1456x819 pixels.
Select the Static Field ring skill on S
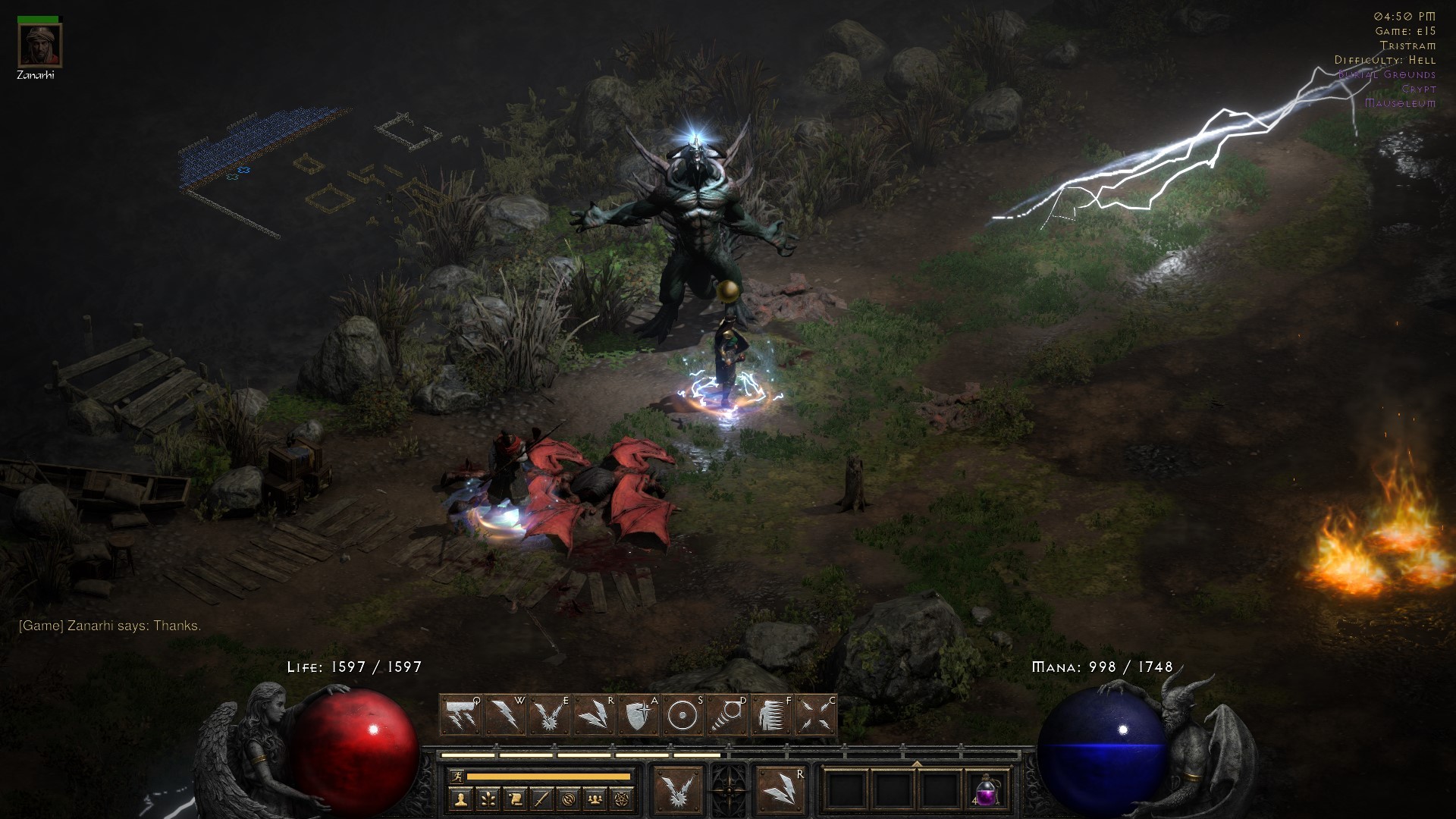click(x=682, y=715)
